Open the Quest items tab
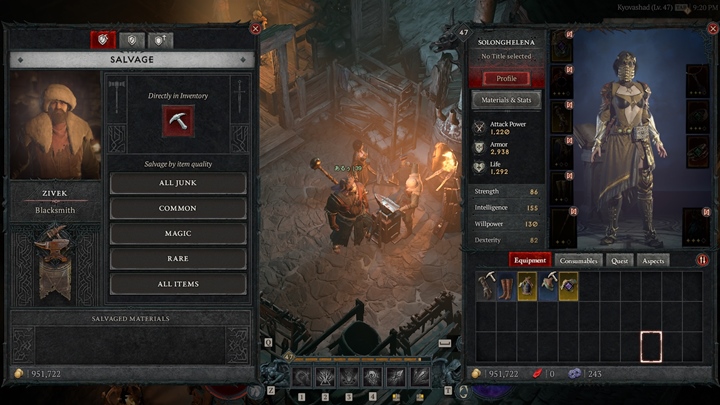The width and height of the screenshot is (720, 405). point(620,261)
